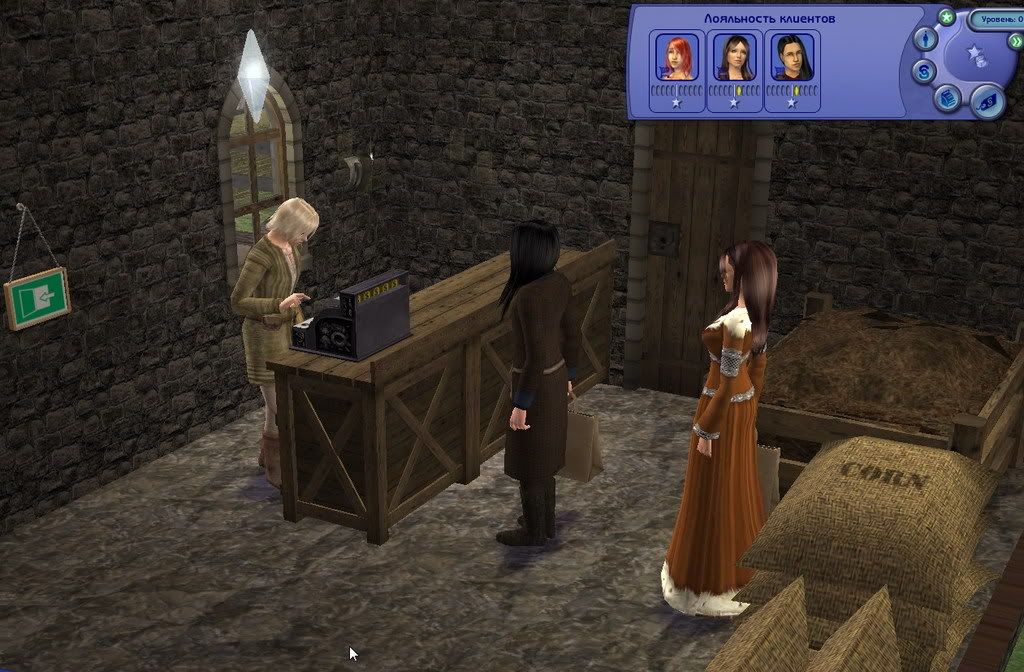Screen dimensions: 1024x672
Task: Select the brown-haired woman customer portrait
Action: 733,56
